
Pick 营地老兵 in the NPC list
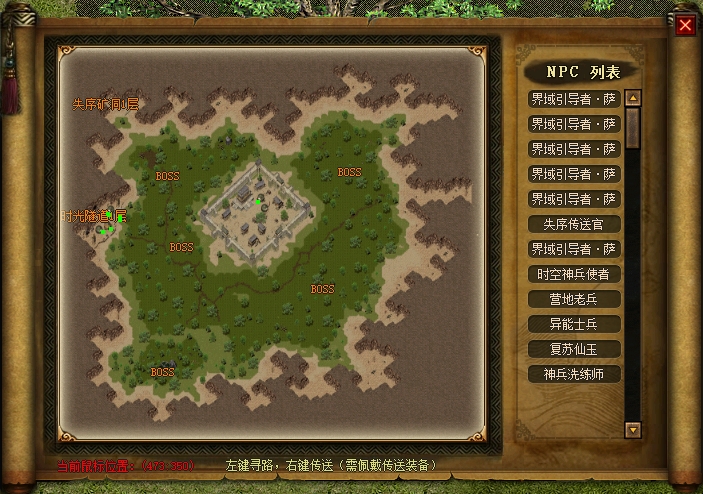574,299
